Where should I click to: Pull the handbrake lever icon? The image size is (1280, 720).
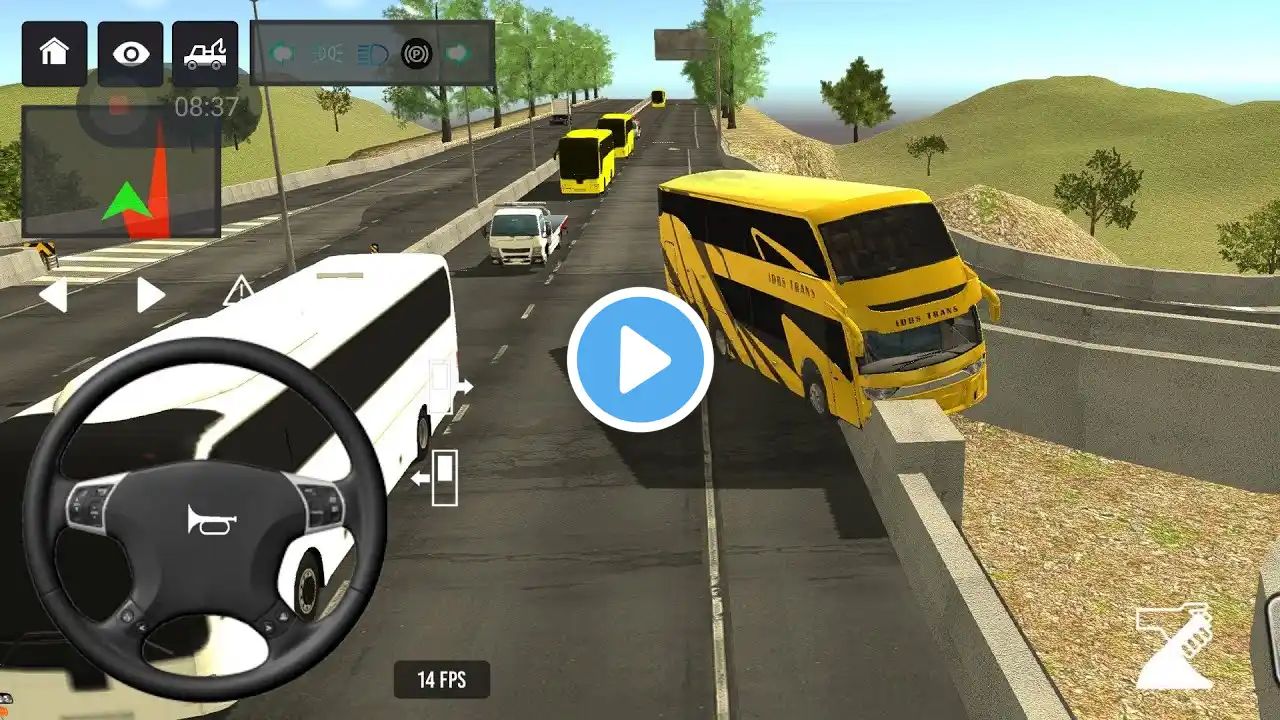tap(1176, 645)
